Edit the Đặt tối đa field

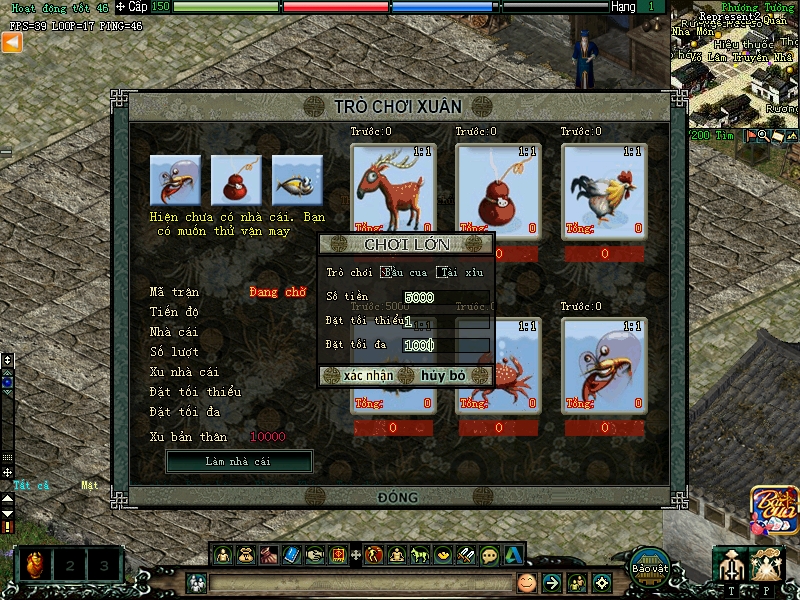[446, 345]
